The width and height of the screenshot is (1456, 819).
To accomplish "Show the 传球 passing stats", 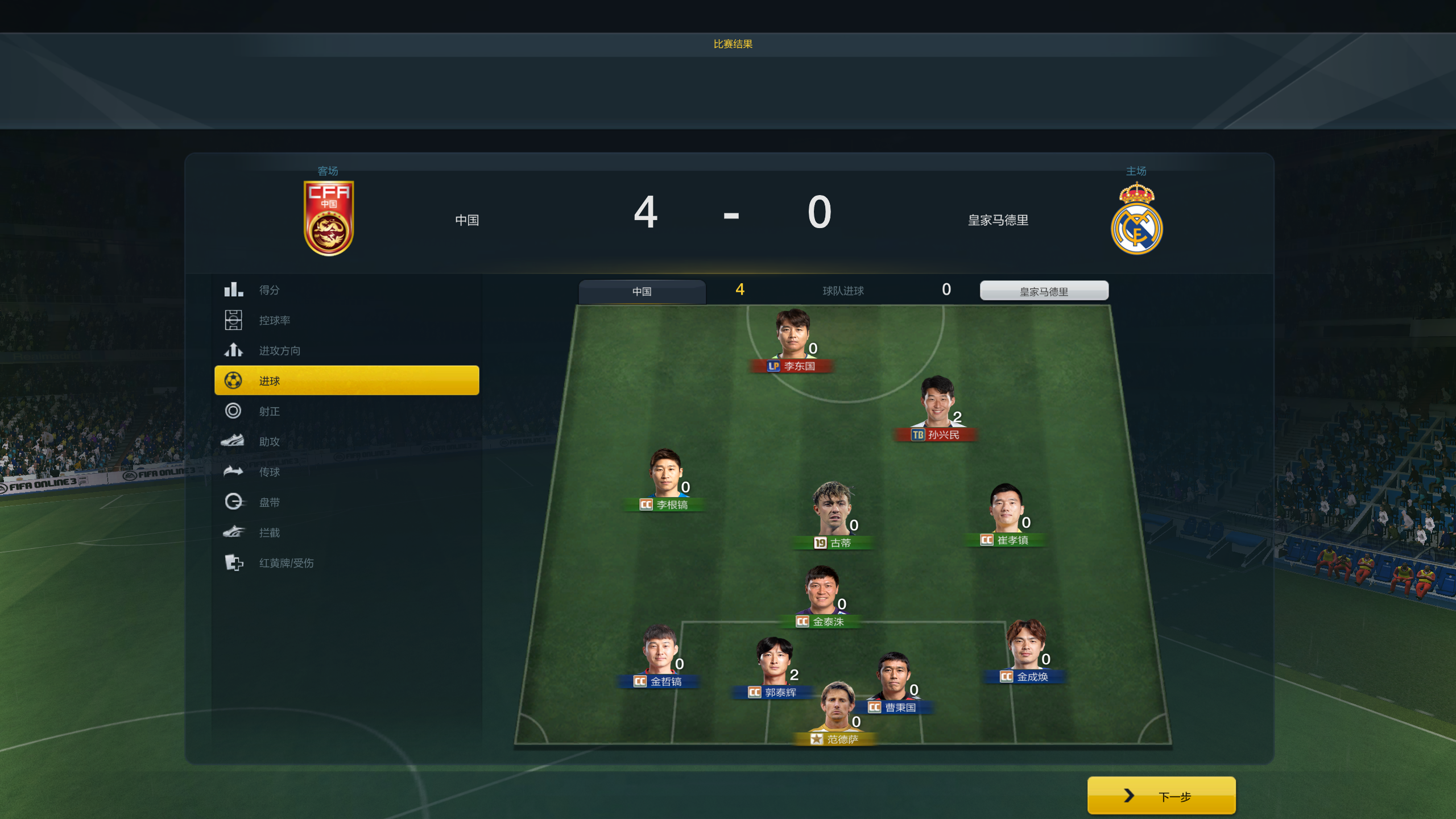I will click(x=269, y=472).
